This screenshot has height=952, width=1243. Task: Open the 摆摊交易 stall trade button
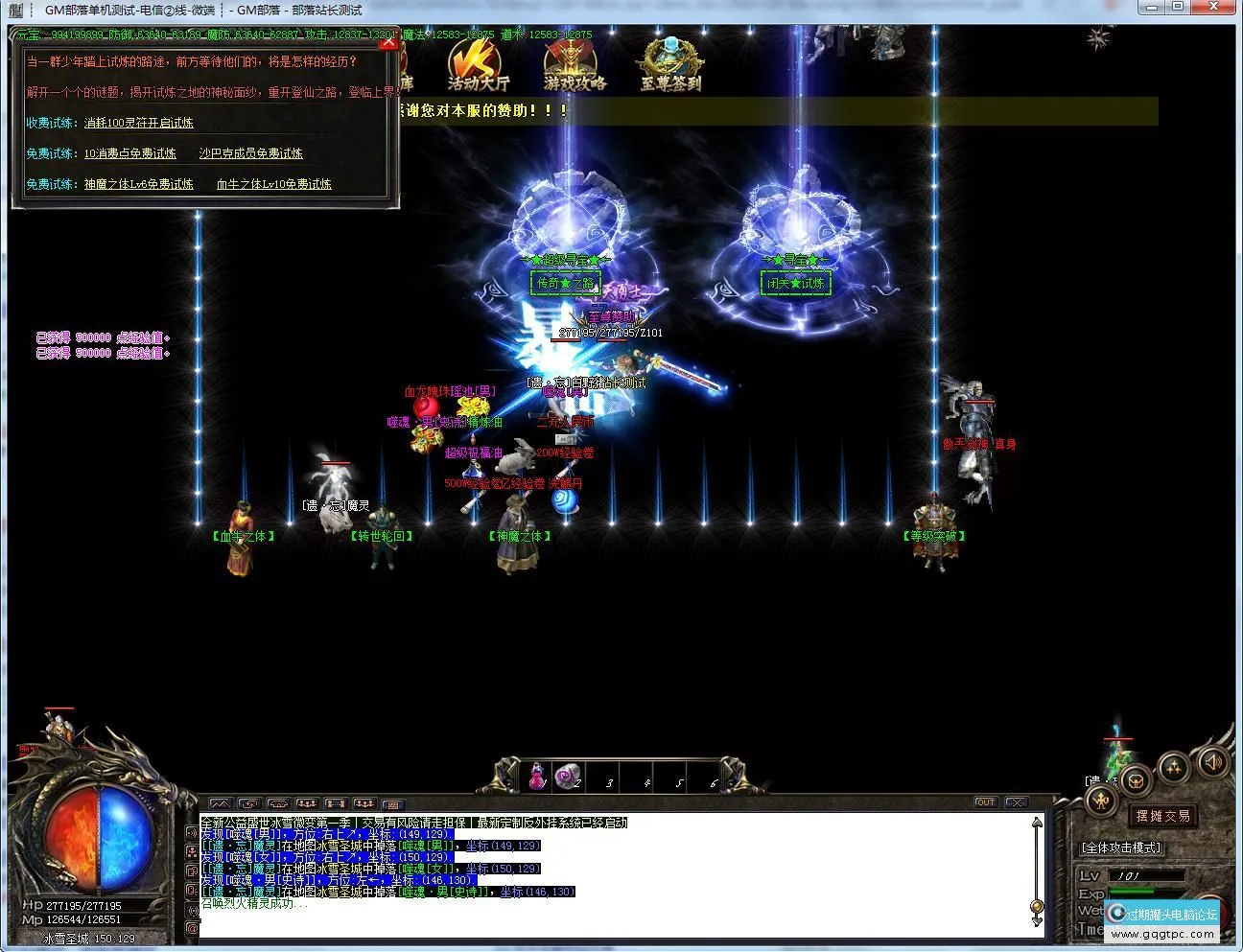[1162, 816]
